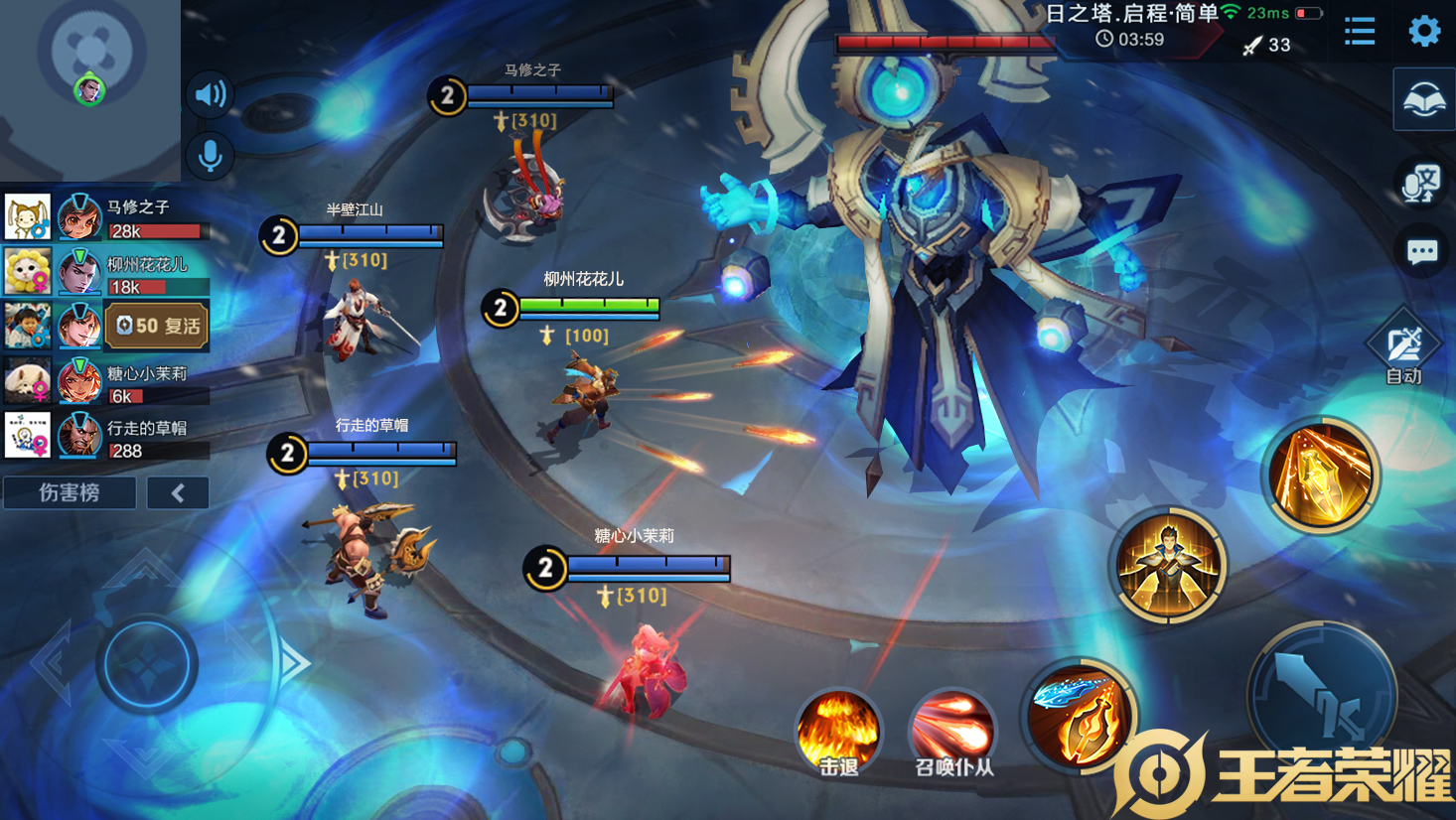This screenshot has width=1456, height=820.
Task: Activate the 击退 knockback skill
Action: click(838, 733)
